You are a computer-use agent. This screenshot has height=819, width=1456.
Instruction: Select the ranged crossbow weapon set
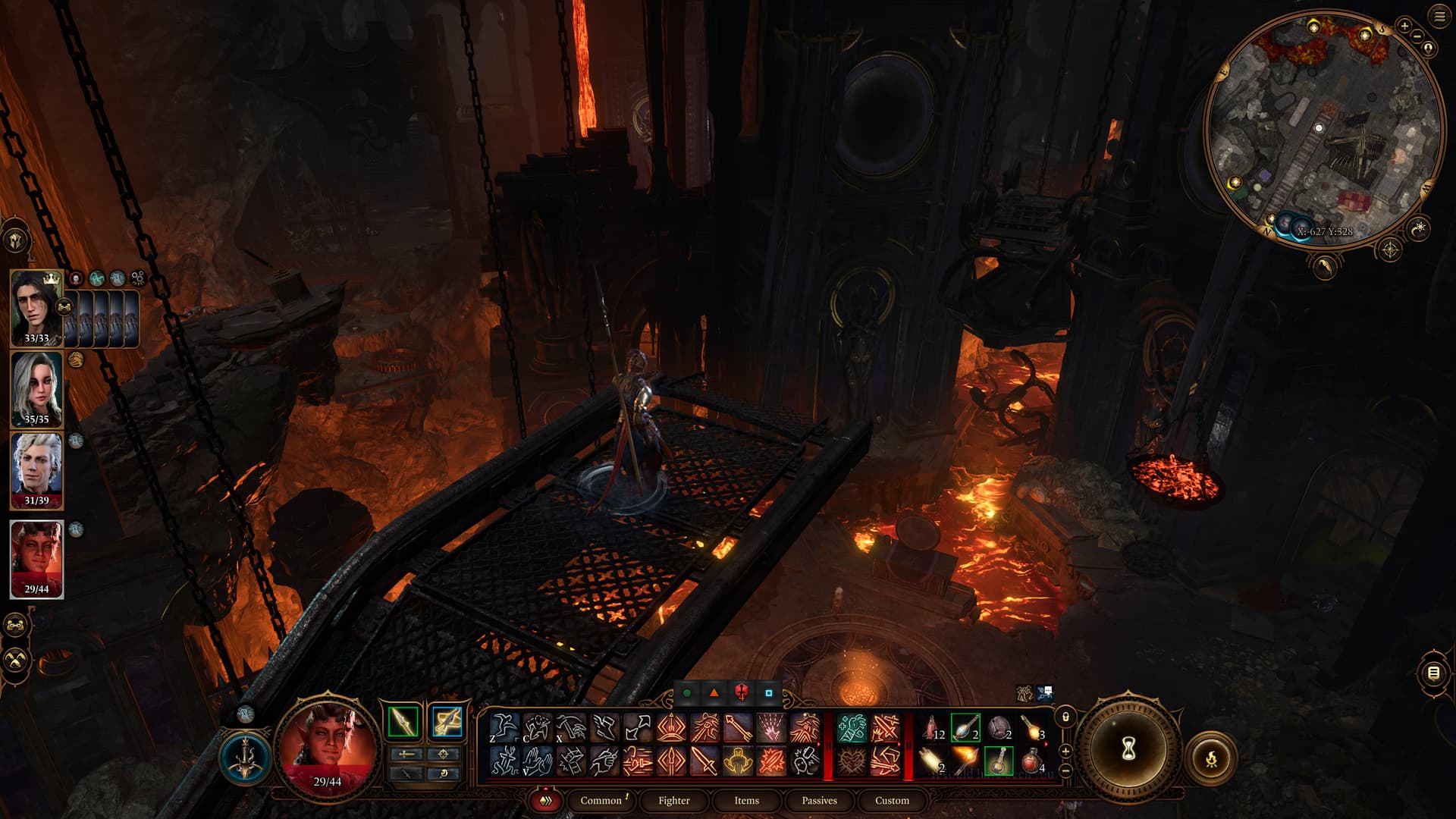tap(447, 721)
